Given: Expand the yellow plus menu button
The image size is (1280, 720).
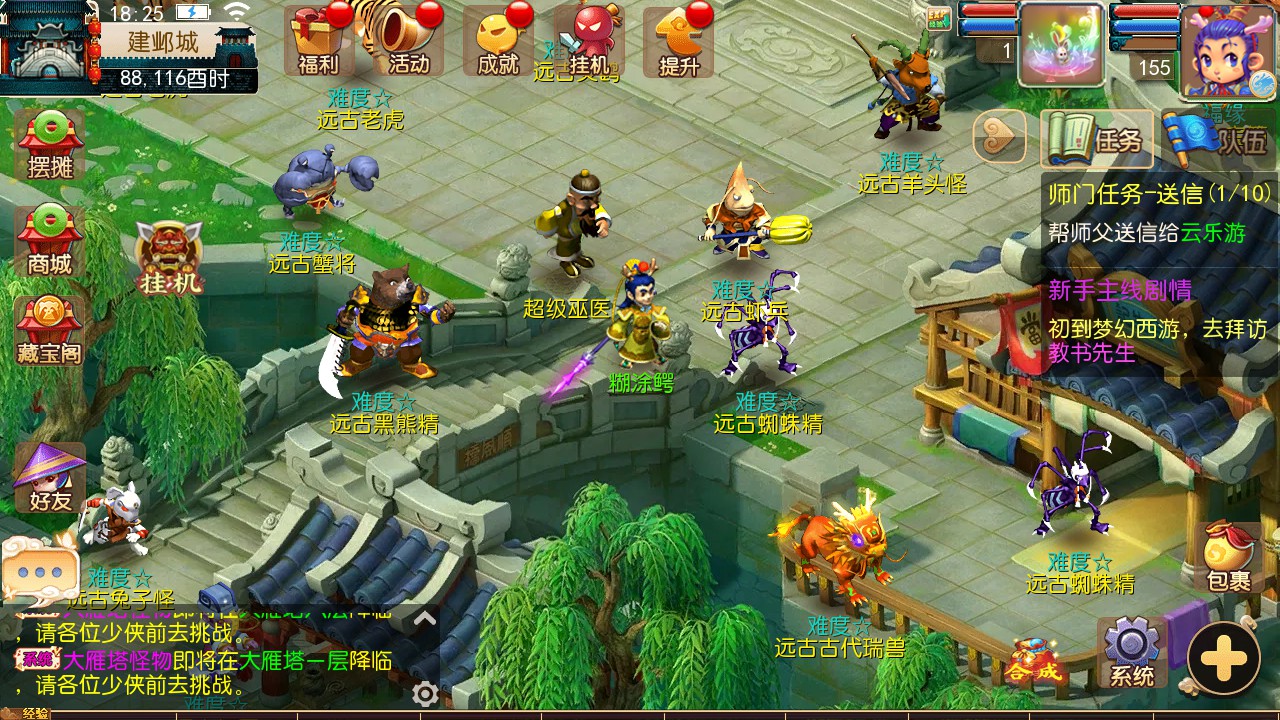Looking at the screenshot, I should 1224,659.
